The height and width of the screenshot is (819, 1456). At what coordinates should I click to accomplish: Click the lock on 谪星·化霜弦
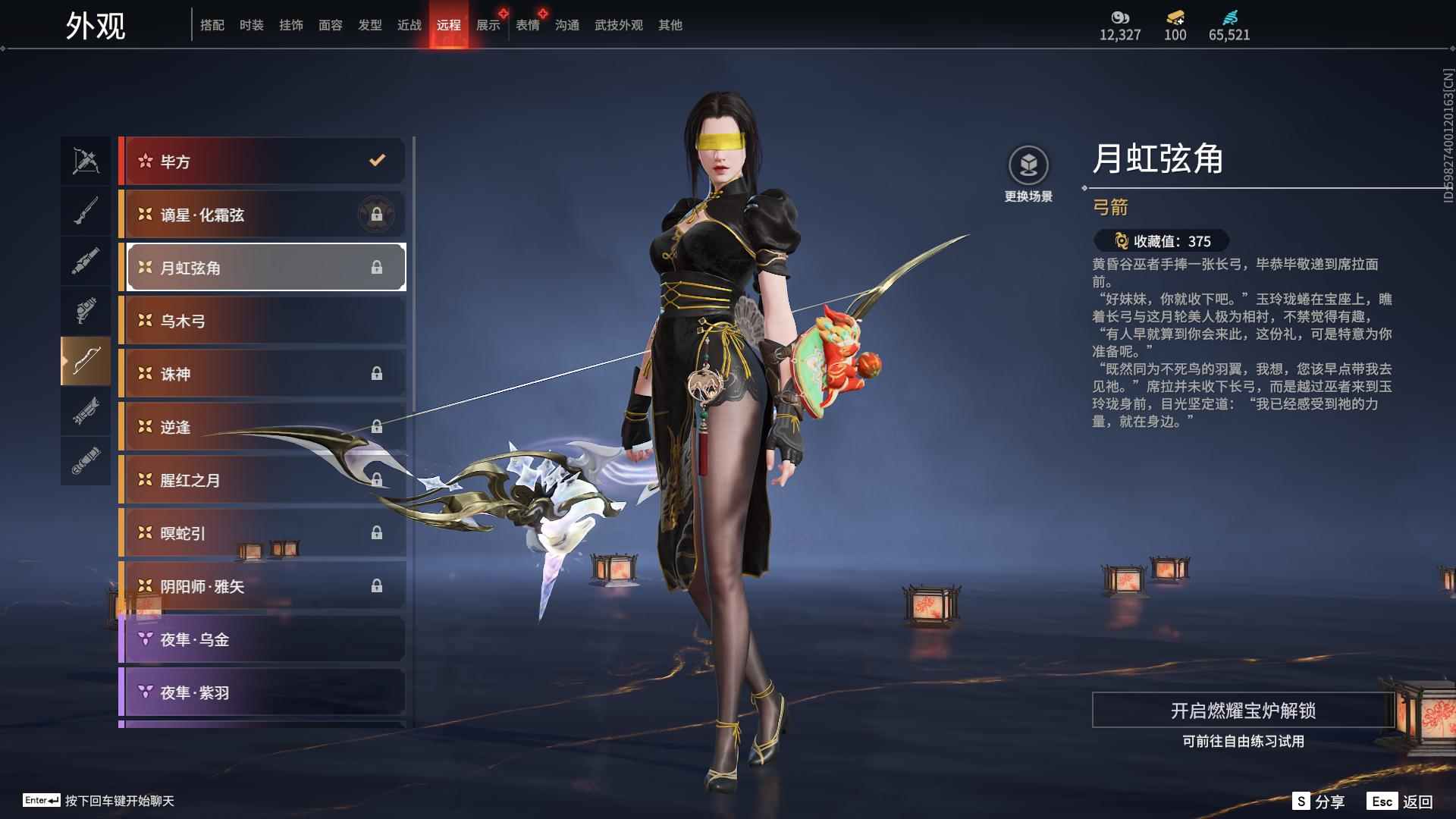point(377,215)
